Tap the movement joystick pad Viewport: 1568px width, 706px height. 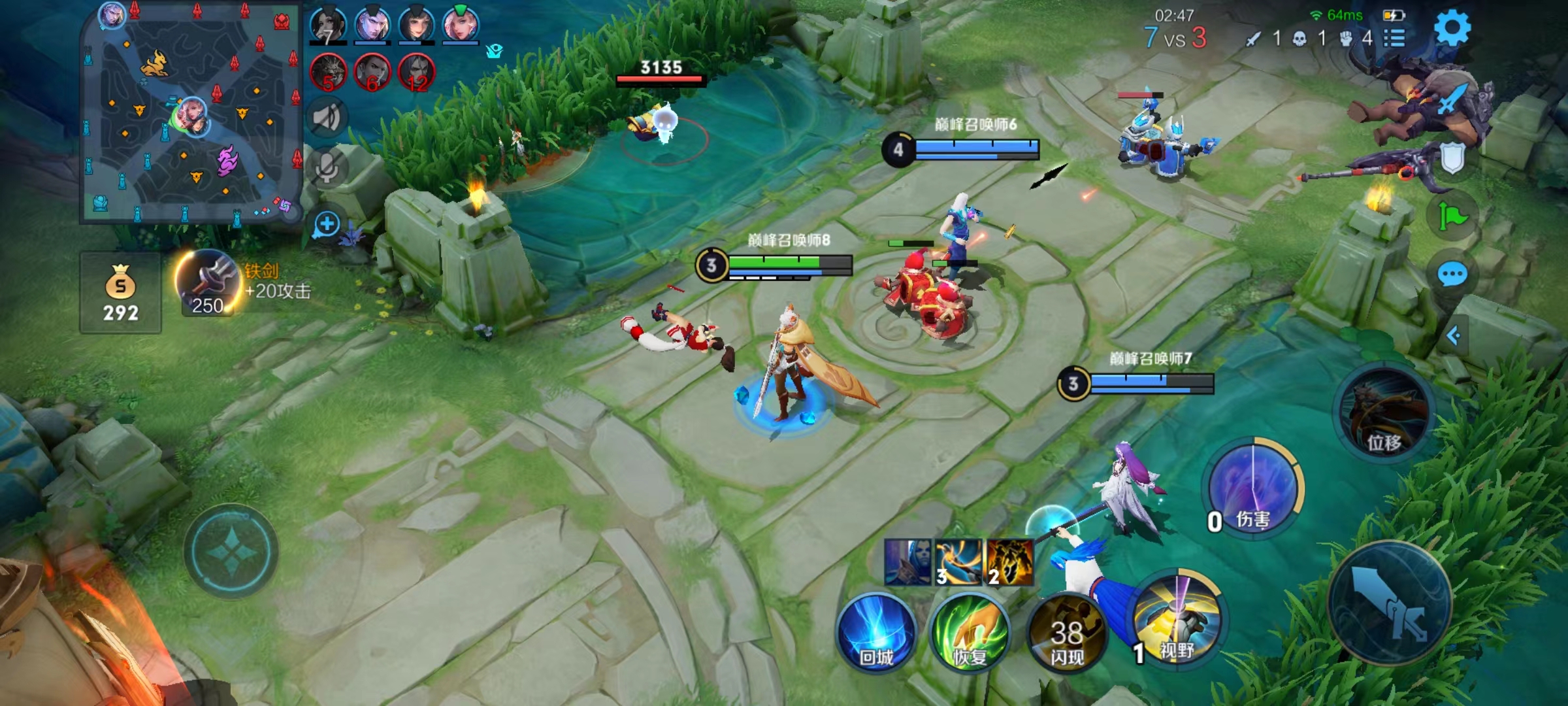point(231,552)
